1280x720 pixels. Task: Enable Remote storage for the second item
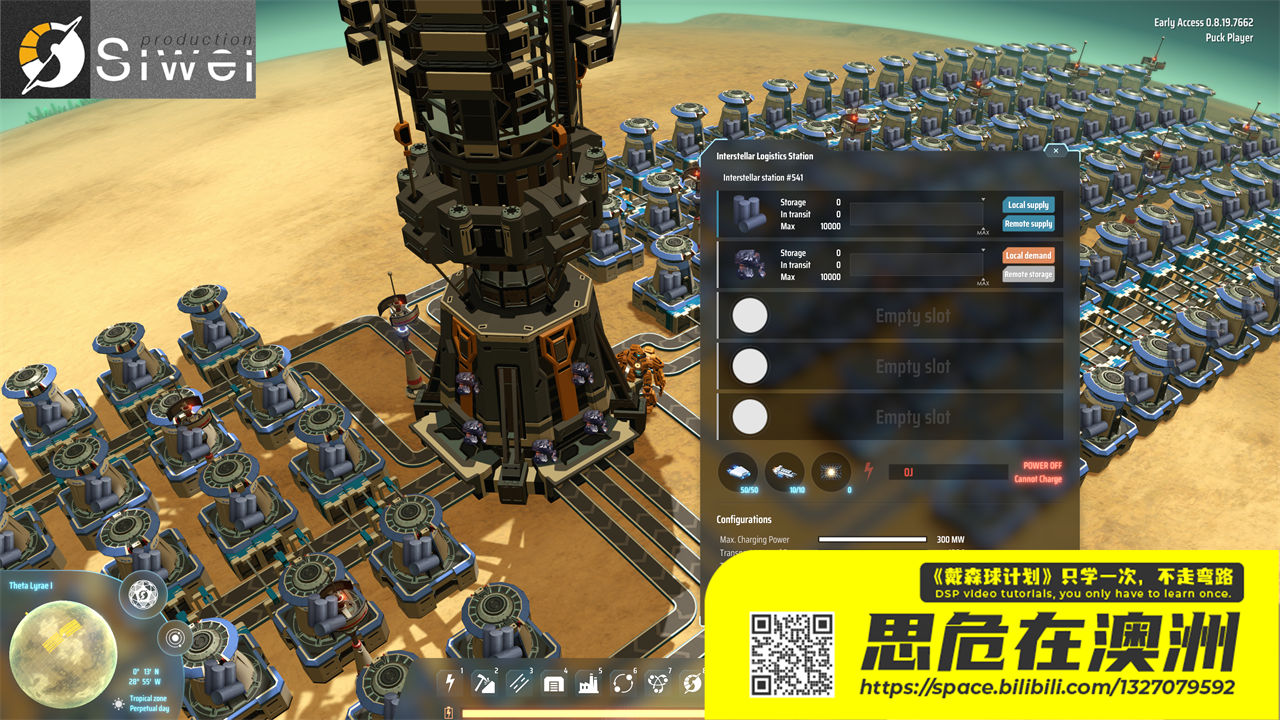coord(1029,274)
